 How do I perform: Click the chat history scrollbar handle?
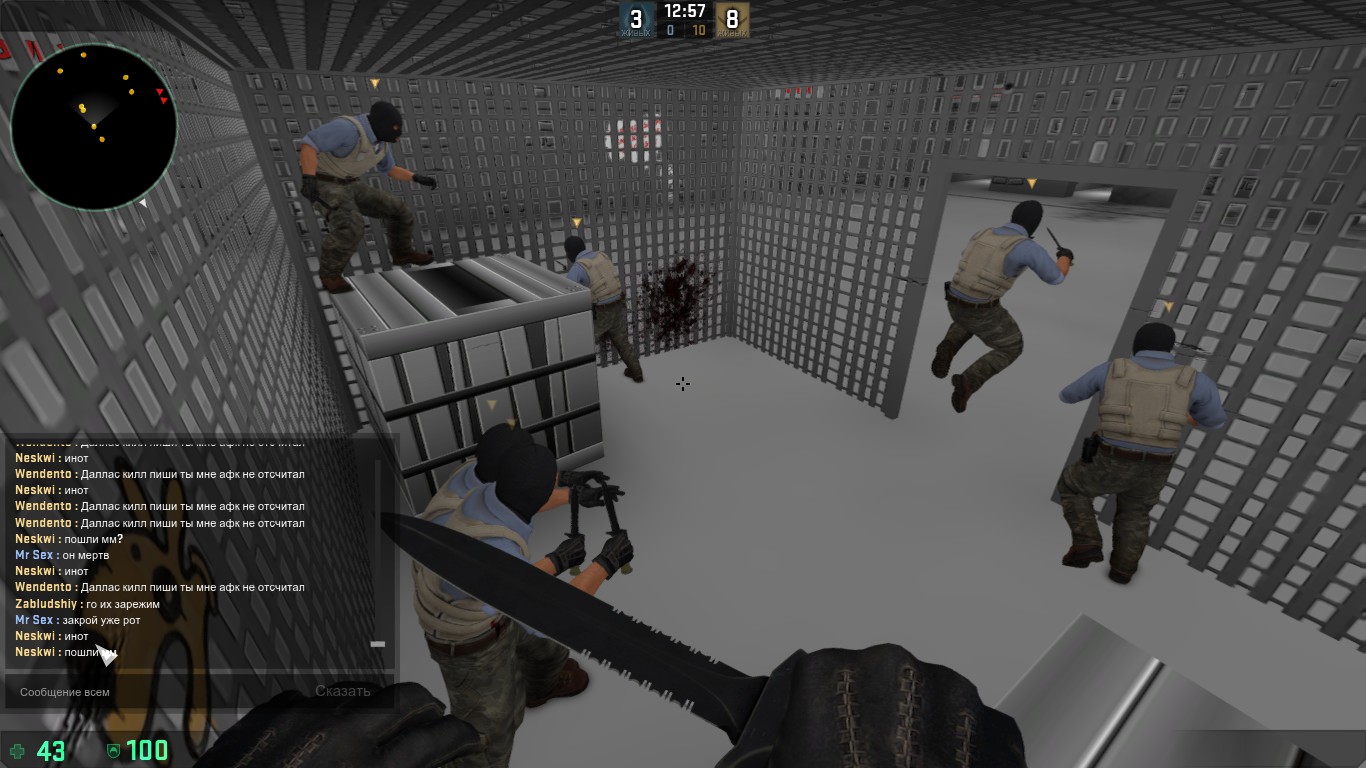(377, 644)
